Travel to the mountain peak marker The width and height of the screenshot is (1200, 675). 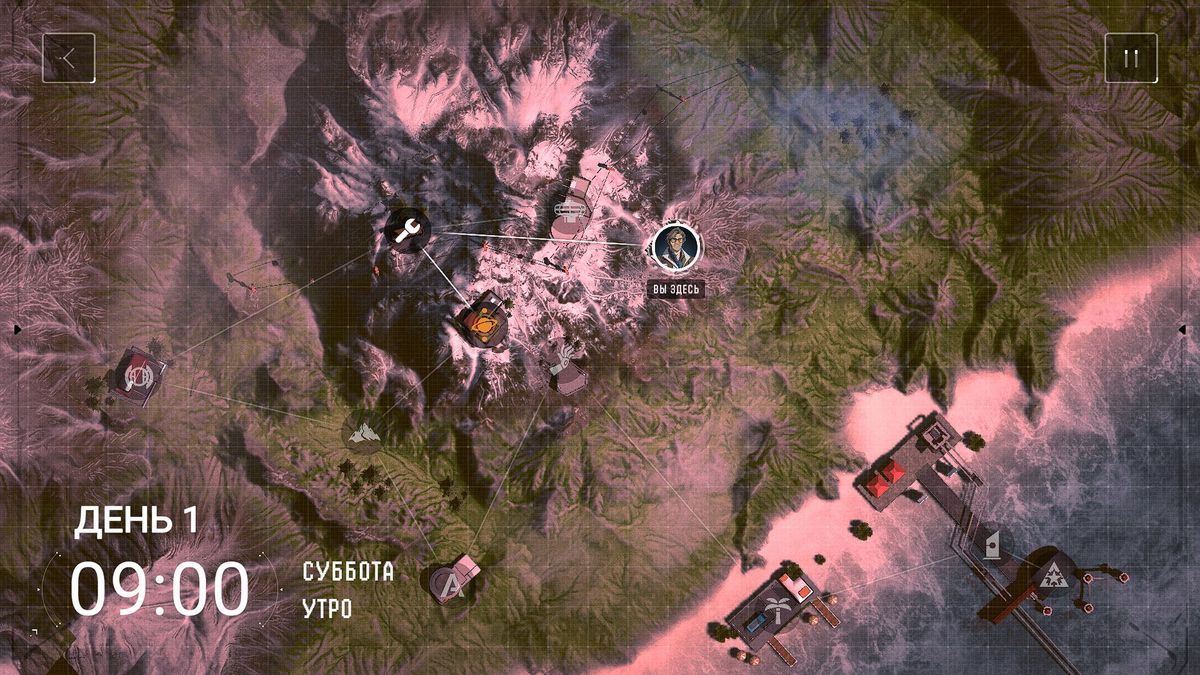362,432
